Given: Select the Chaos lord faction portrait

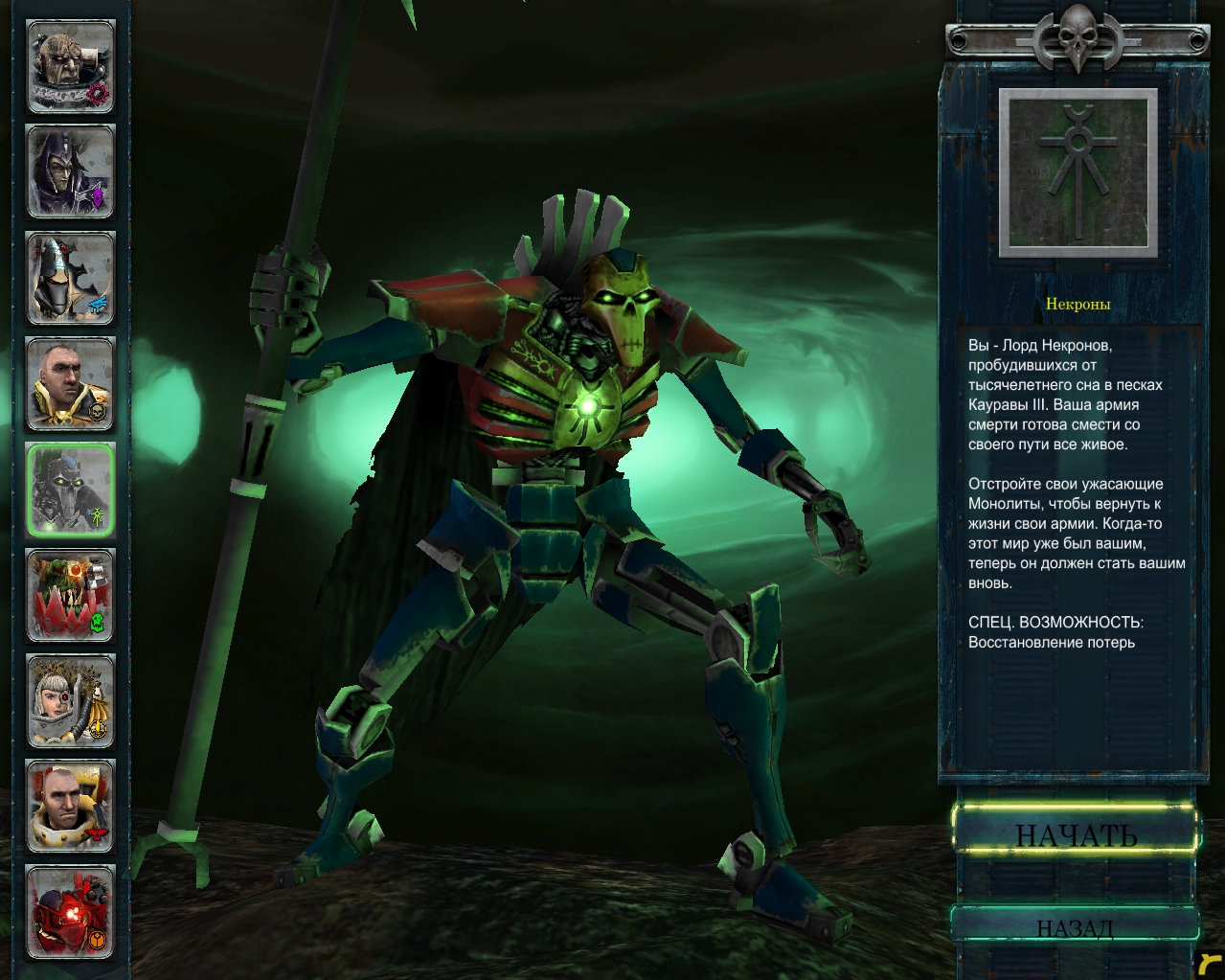Looking at the screenshot, I should point(70,67).
